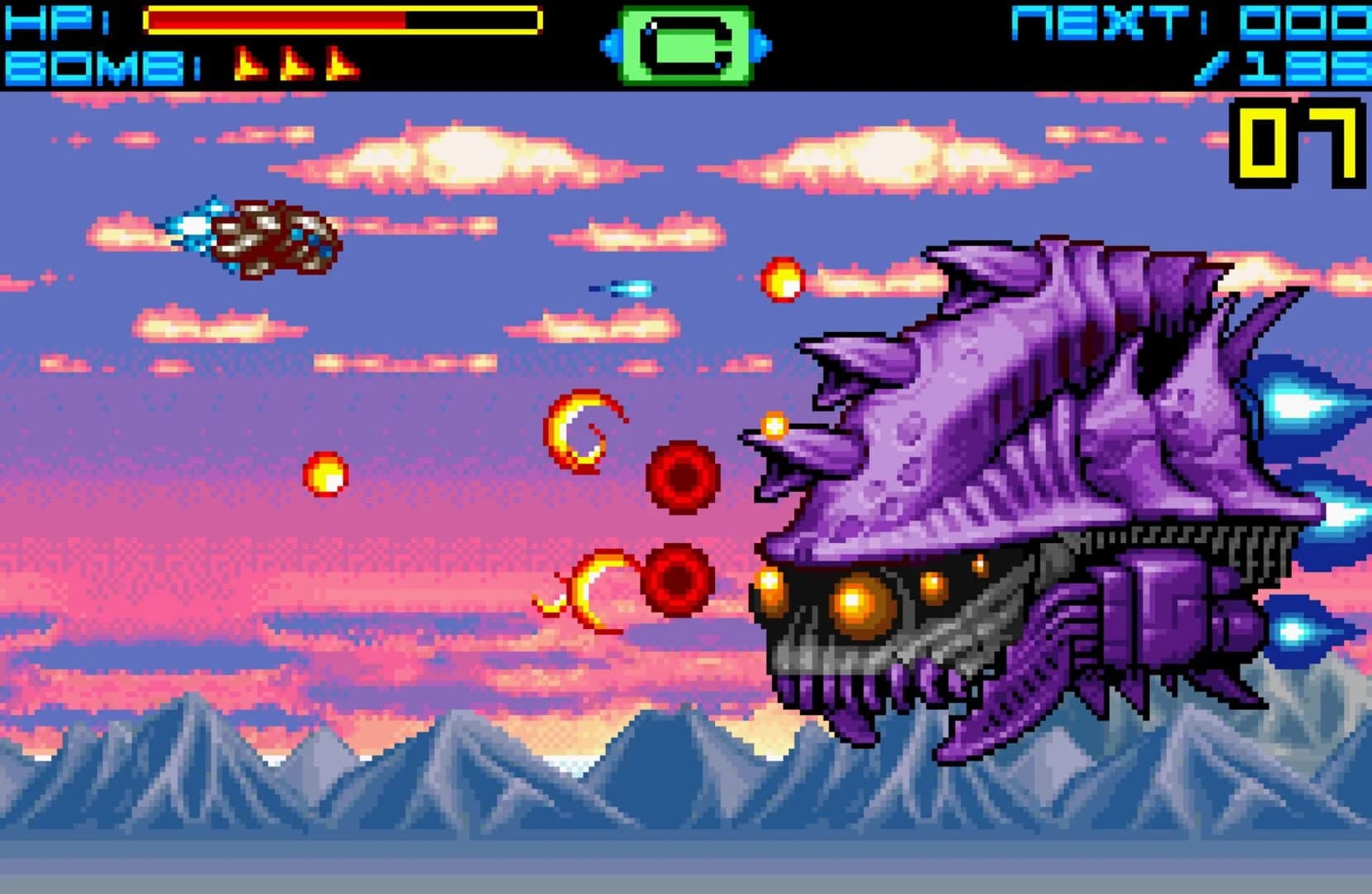Click the green capsule power-up icon

point(687,43)
